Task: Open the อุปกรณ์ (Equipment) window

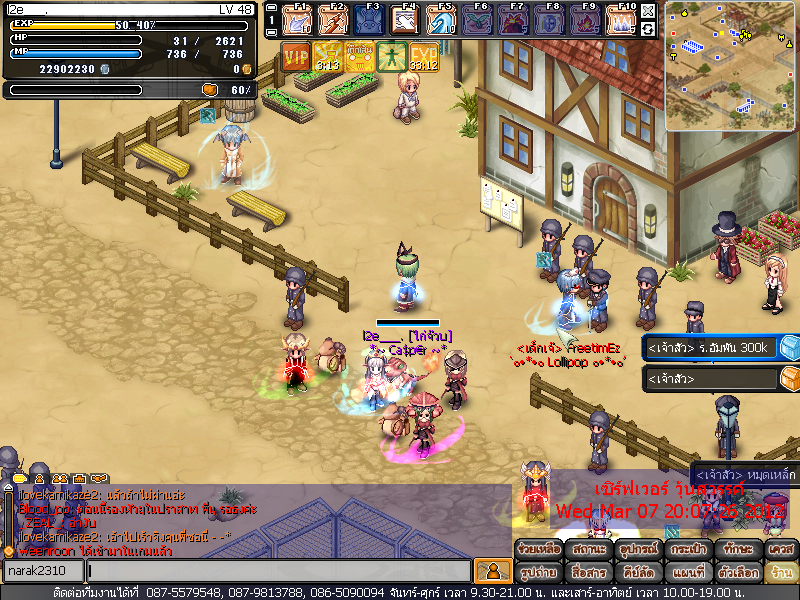Action: pyautogui.click(x=636, y=549)
